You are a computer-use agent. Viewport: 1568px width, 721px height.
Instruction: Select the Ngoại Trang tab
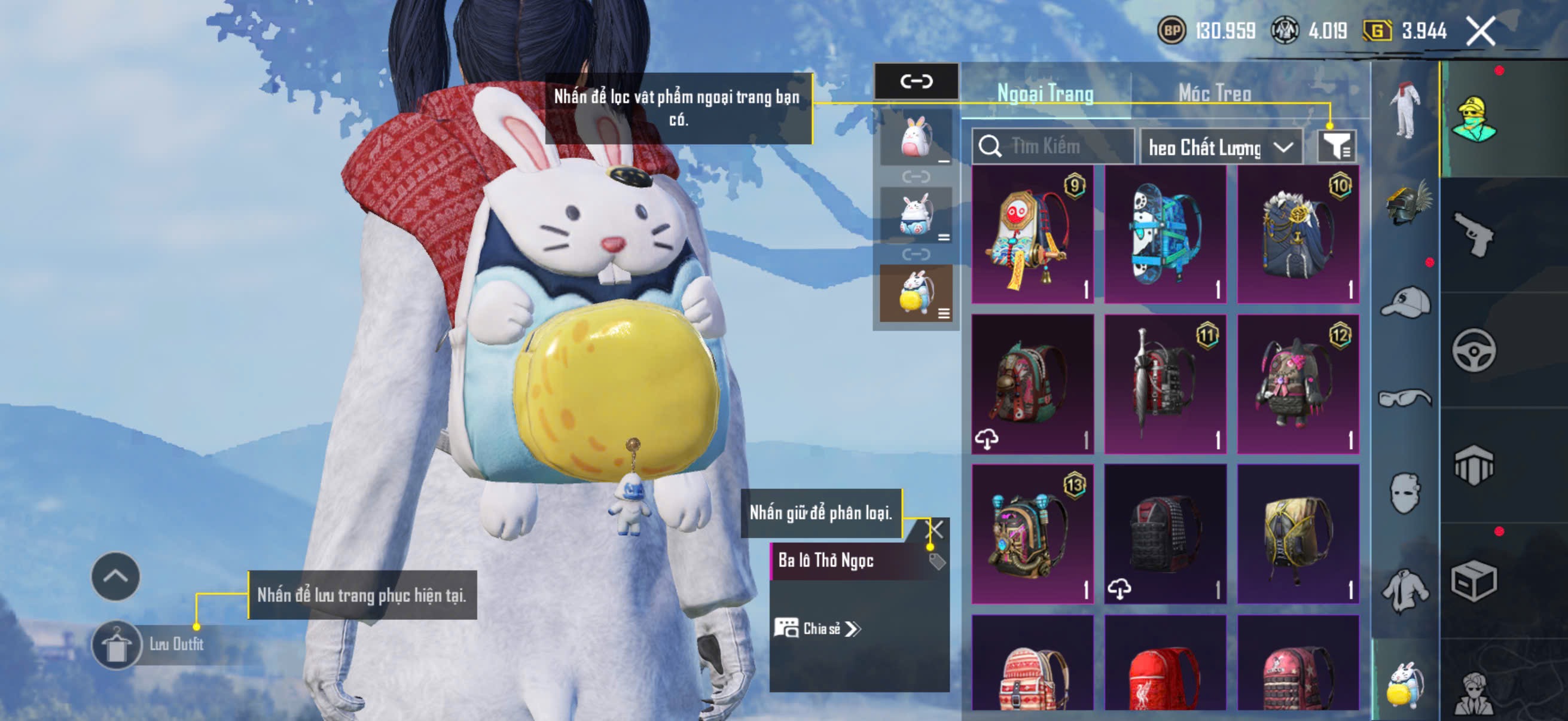click(x=1045, y=94)
